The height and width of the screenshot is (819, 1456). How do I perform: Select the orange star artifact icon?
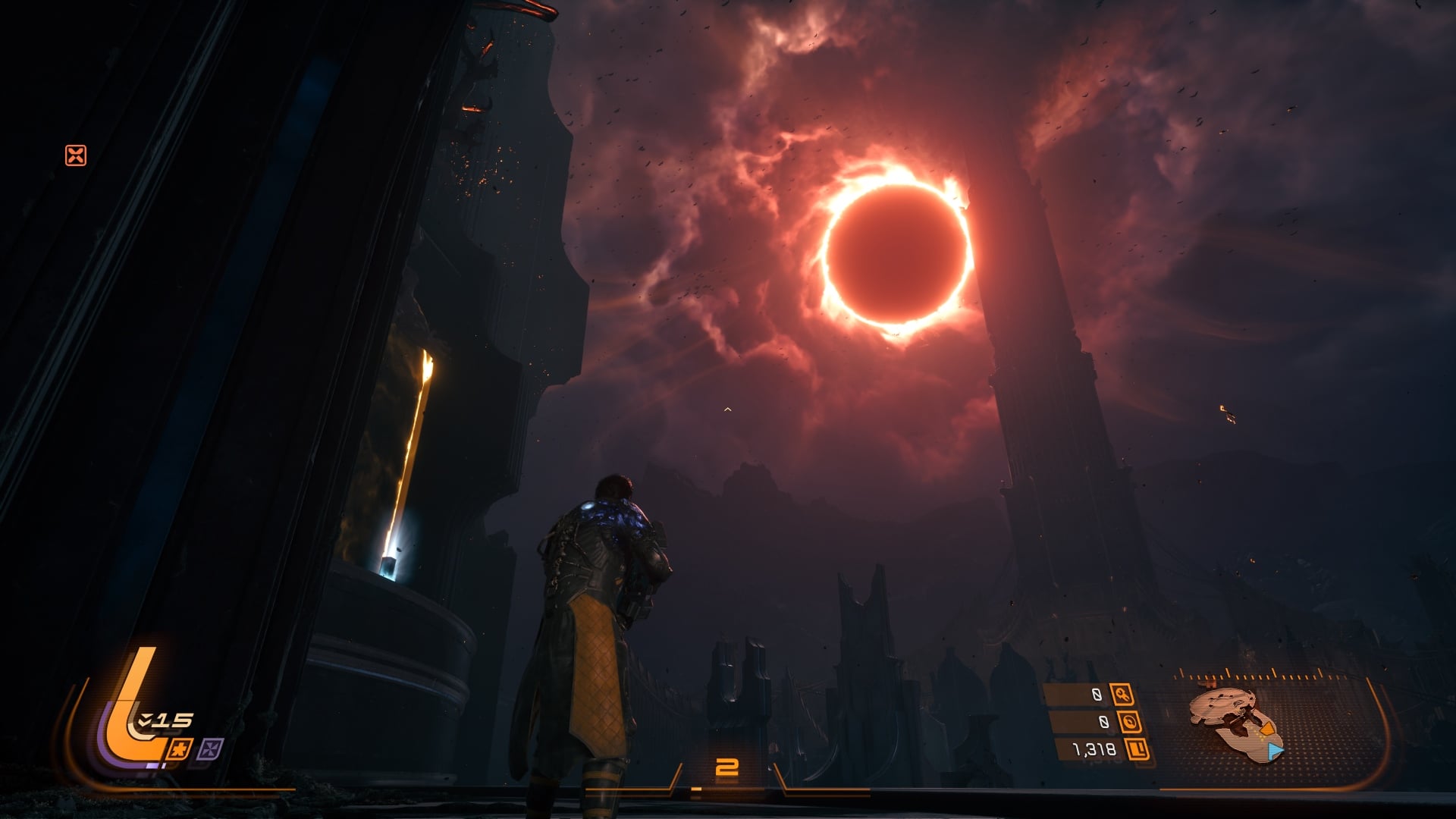182,749
